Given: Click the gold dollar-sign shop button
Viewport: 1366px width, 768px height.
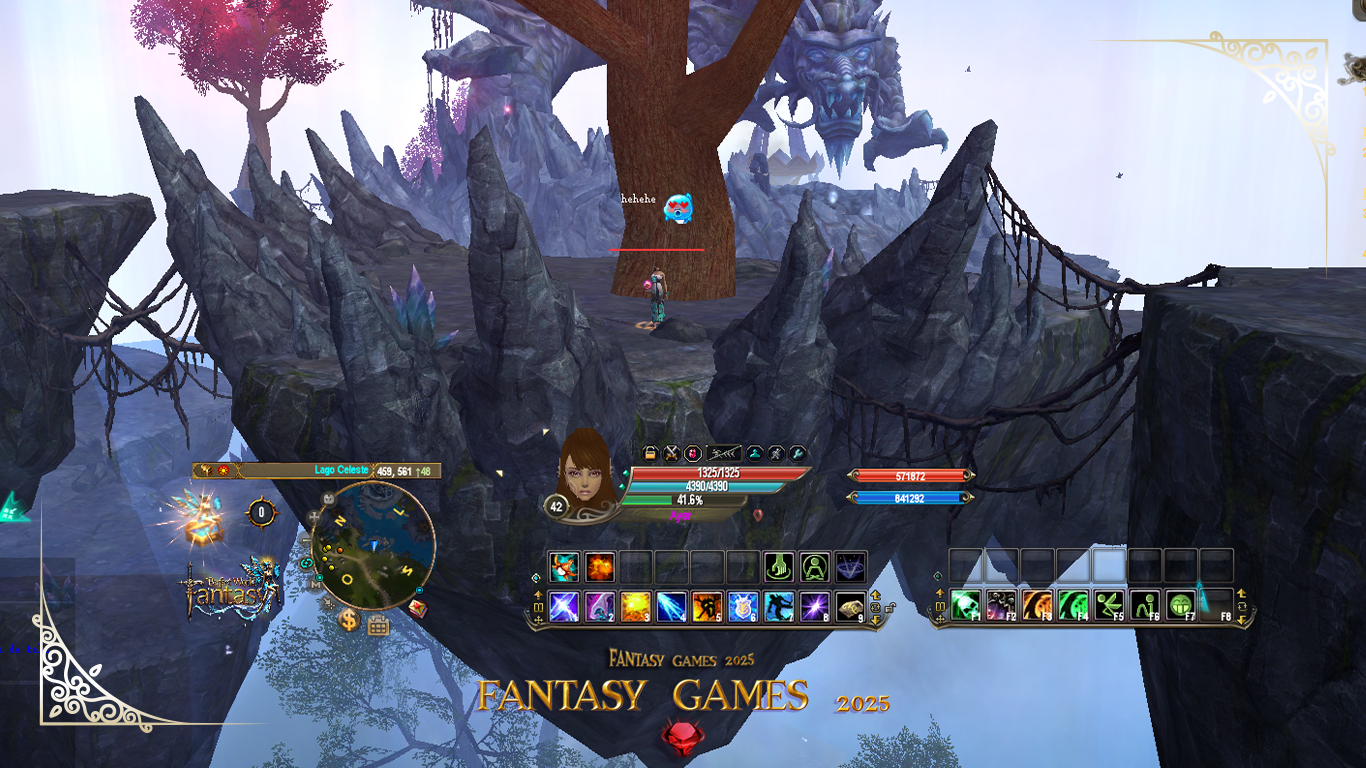Looking at the screenshot, I should (349, 619).
